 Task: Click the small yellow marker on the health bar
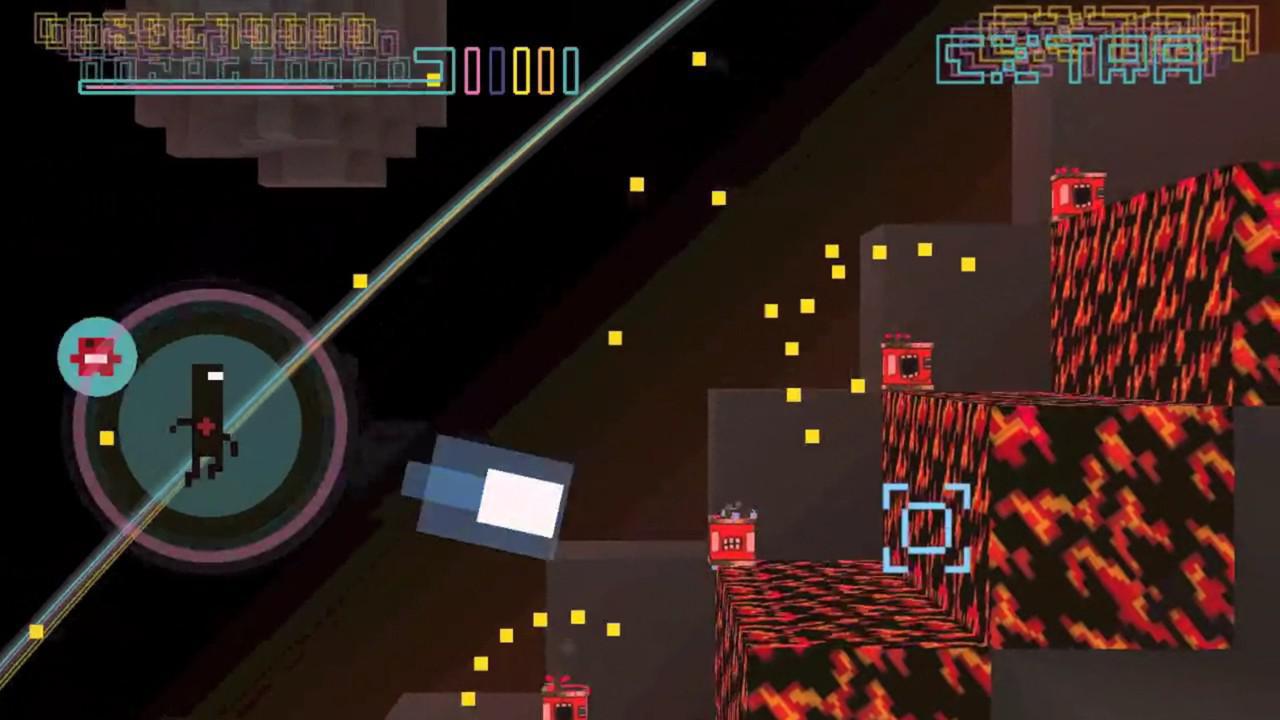click(x=433, y=78)
